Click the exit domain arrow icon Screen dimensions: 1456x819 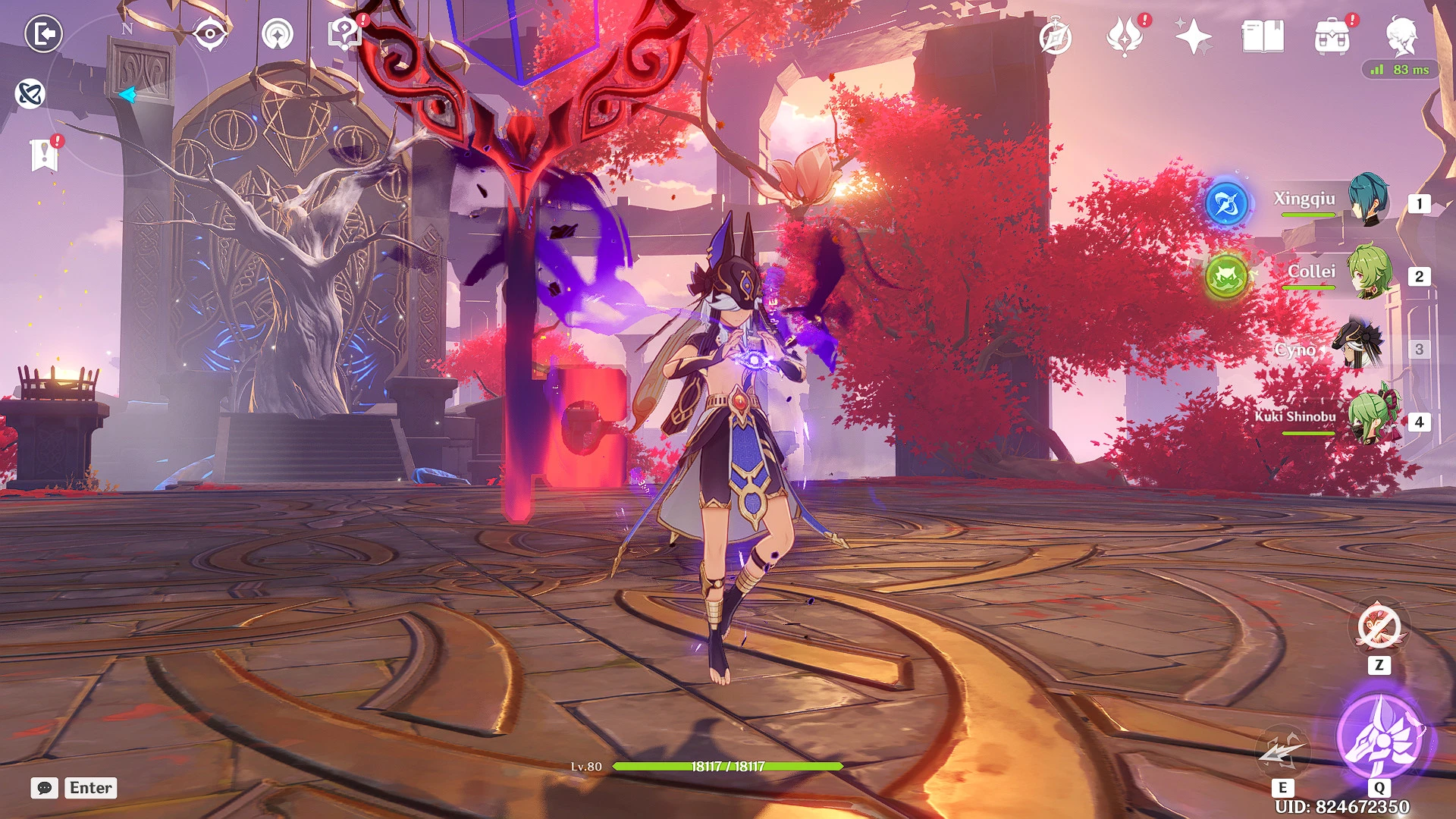pyautogui.click(x=43, y=34)
